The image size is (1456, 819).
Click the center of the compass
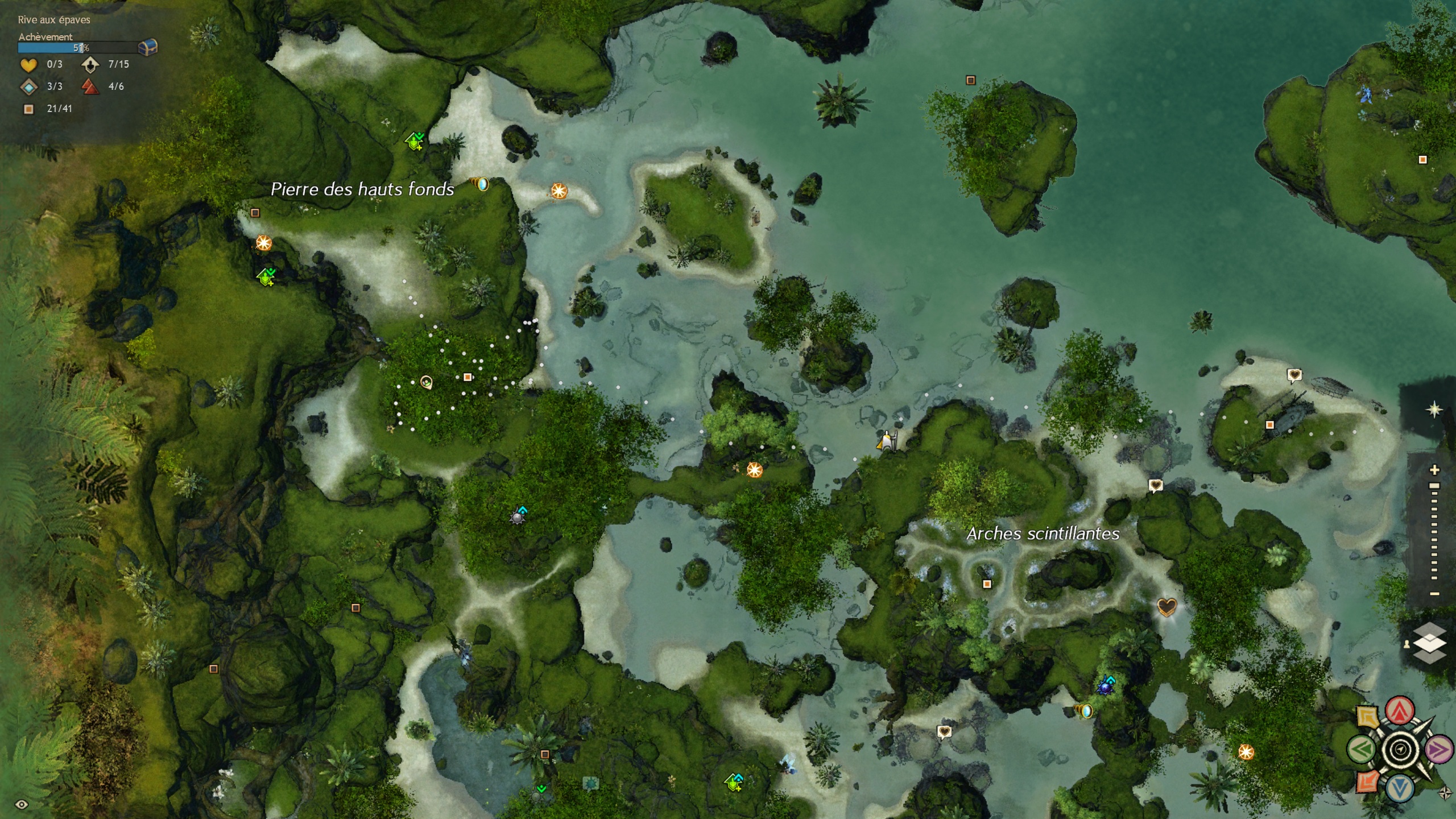pyautogui.click(x=1400, y=750)
